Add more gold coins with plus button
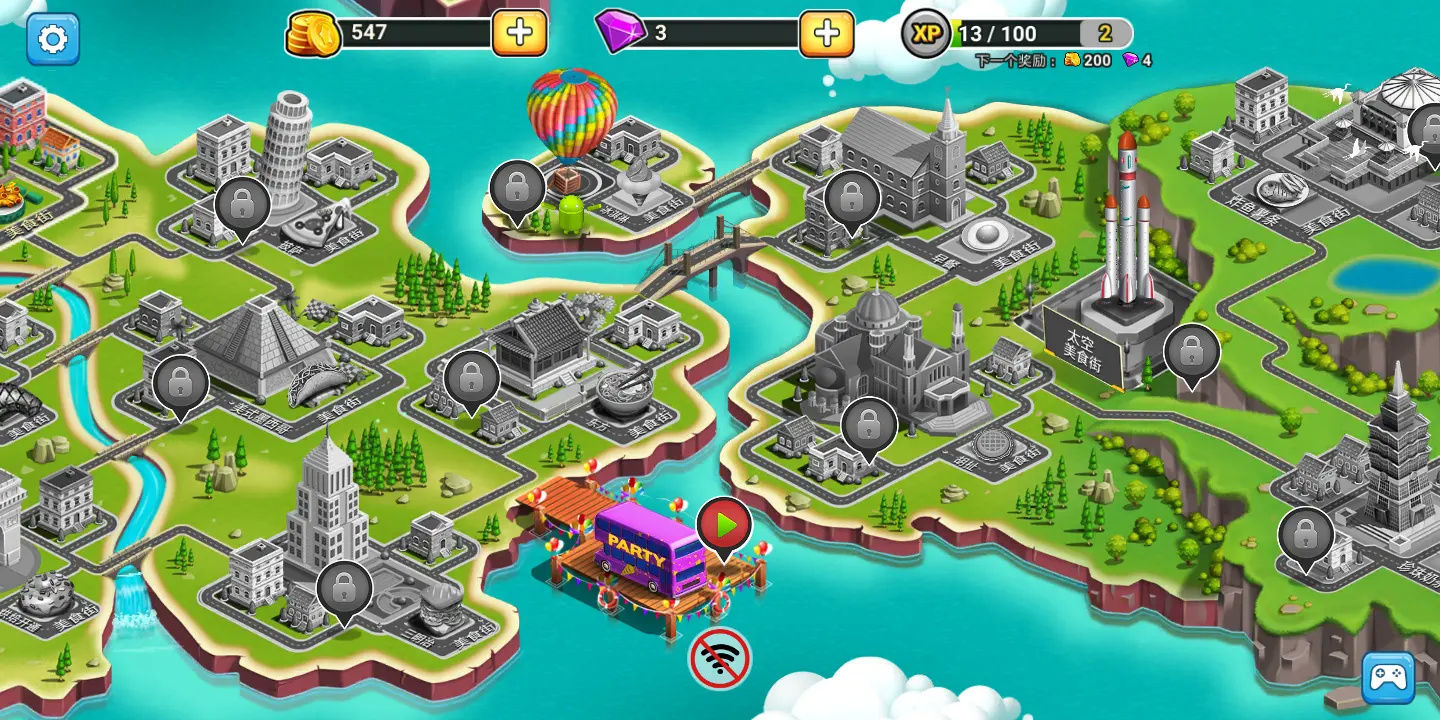The width and height of the screenshot is (1440, 720). (519, 33)
